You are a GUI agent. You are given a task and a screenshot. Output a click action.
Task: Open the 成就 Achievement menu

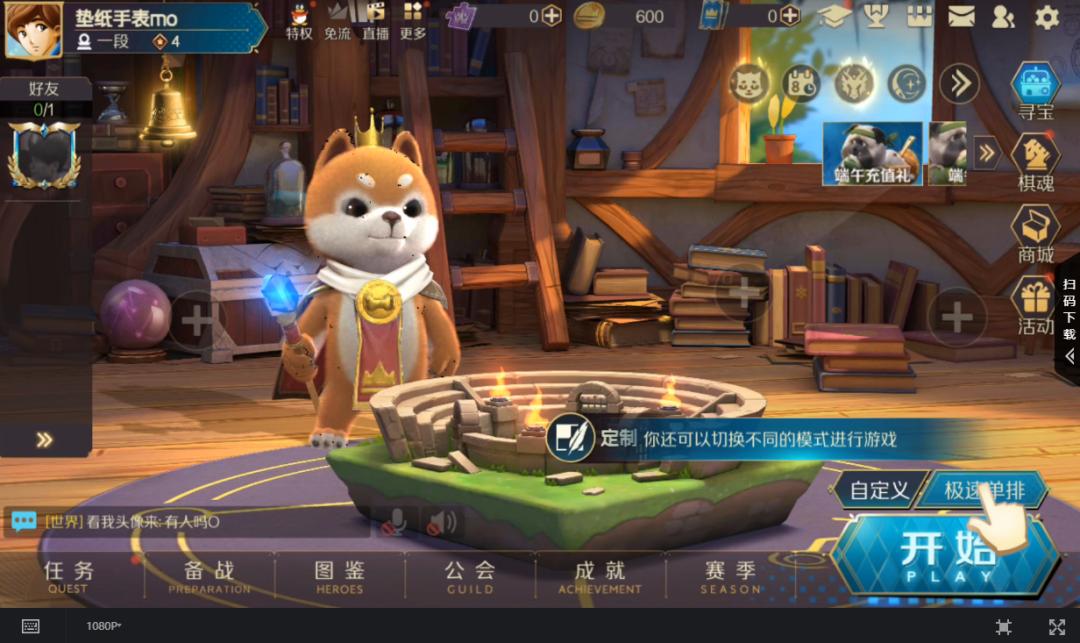(600, 577)
